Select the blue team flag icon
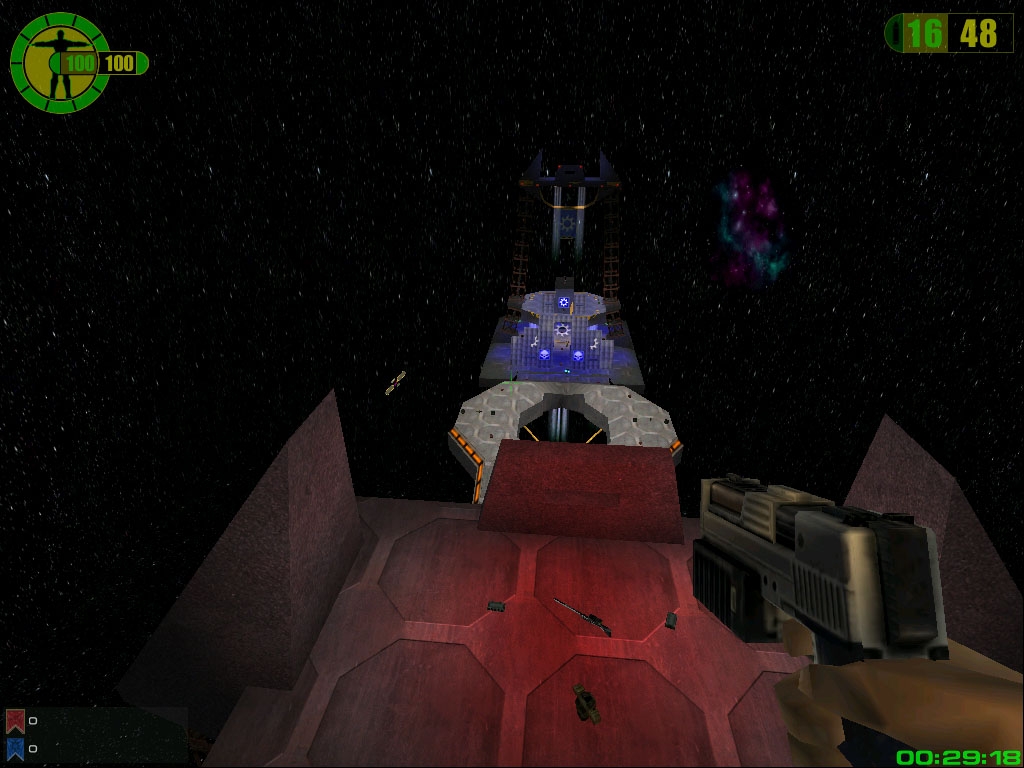Viewport: 1024px width, 768px height. (x=15, y=747)
